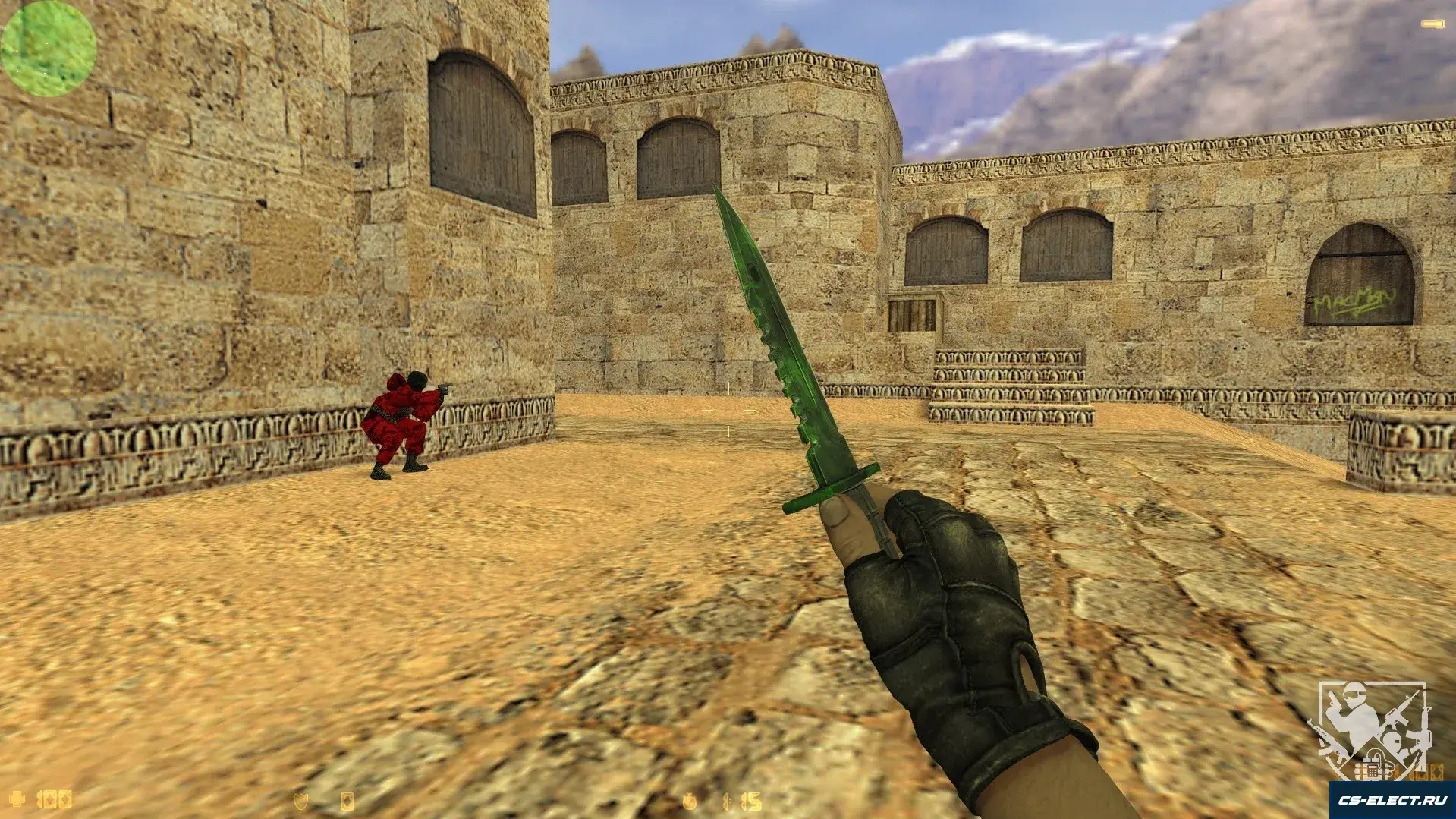
Task: Select the round timer stopwatch icon
Action: click(x=690, y=801)
